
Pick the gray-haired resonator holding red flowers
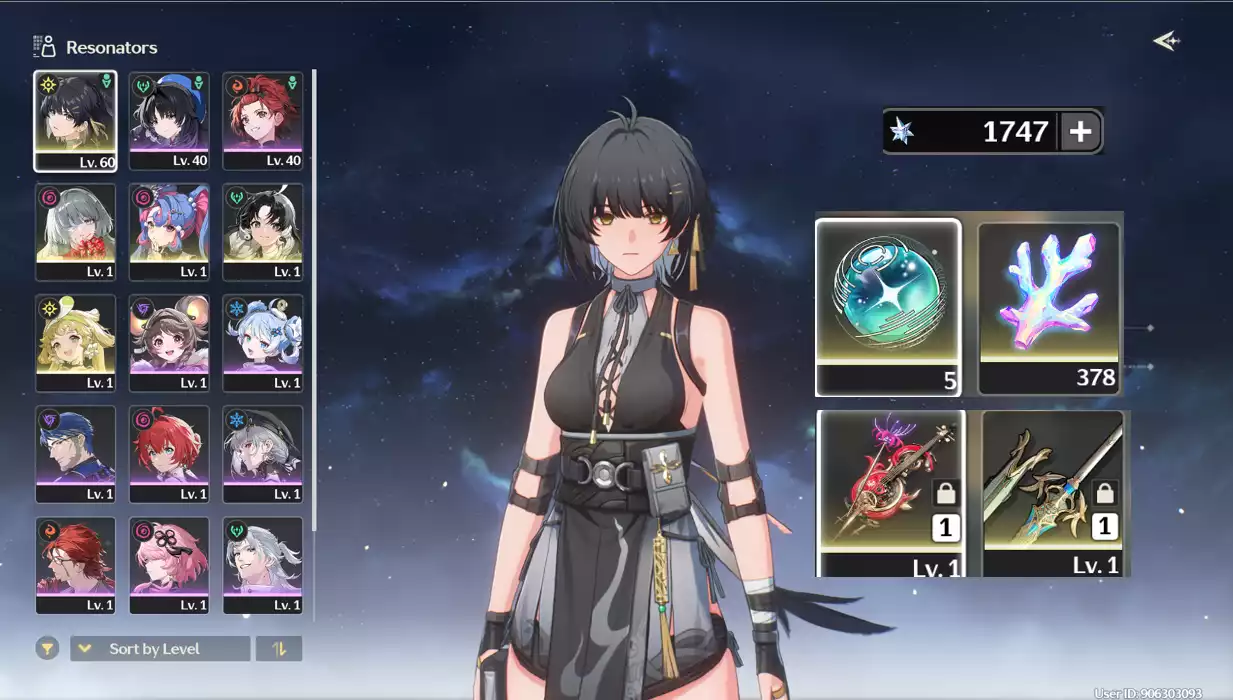point(75,232)
